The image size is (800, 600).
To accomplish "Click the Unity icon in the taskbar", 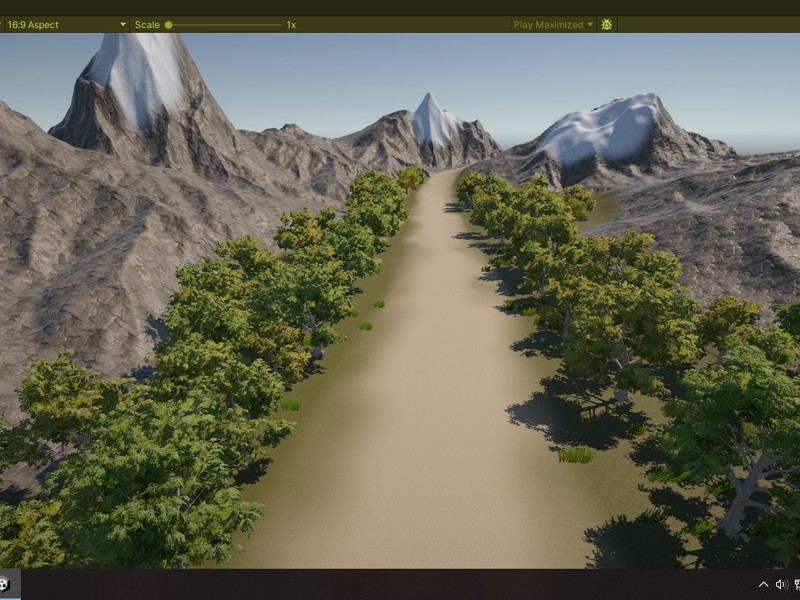I will click(x=4, y=584).
